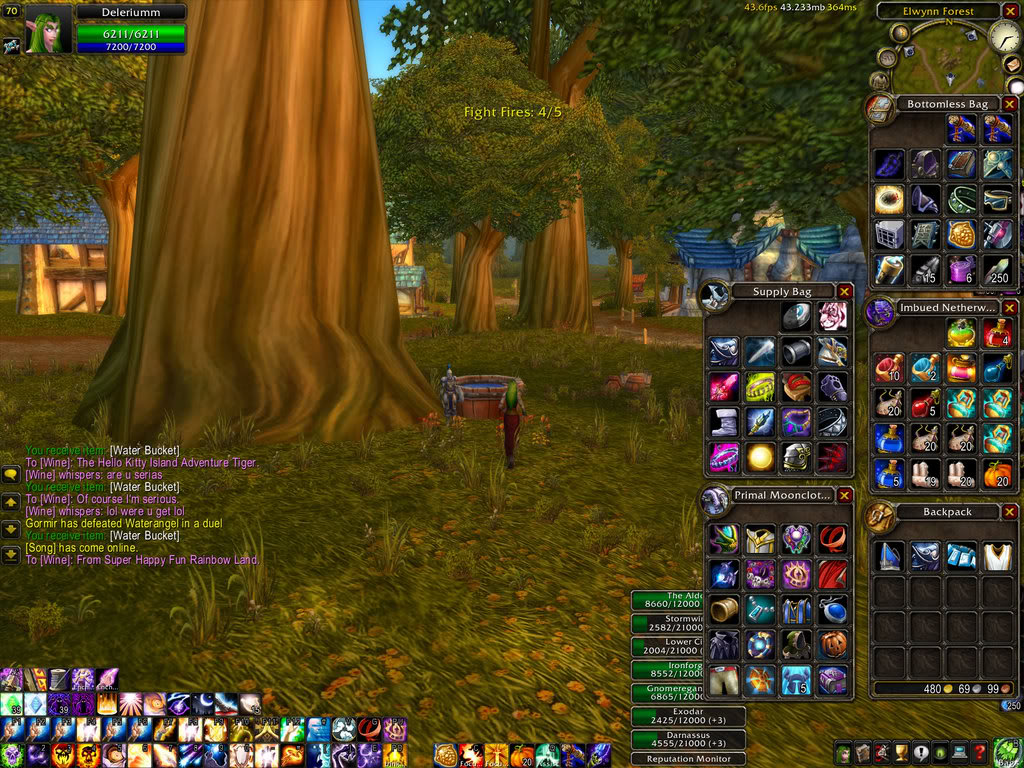Open the golden trophy micro menu button
The image size is (1024, 768).
click(x=901, y=753)
